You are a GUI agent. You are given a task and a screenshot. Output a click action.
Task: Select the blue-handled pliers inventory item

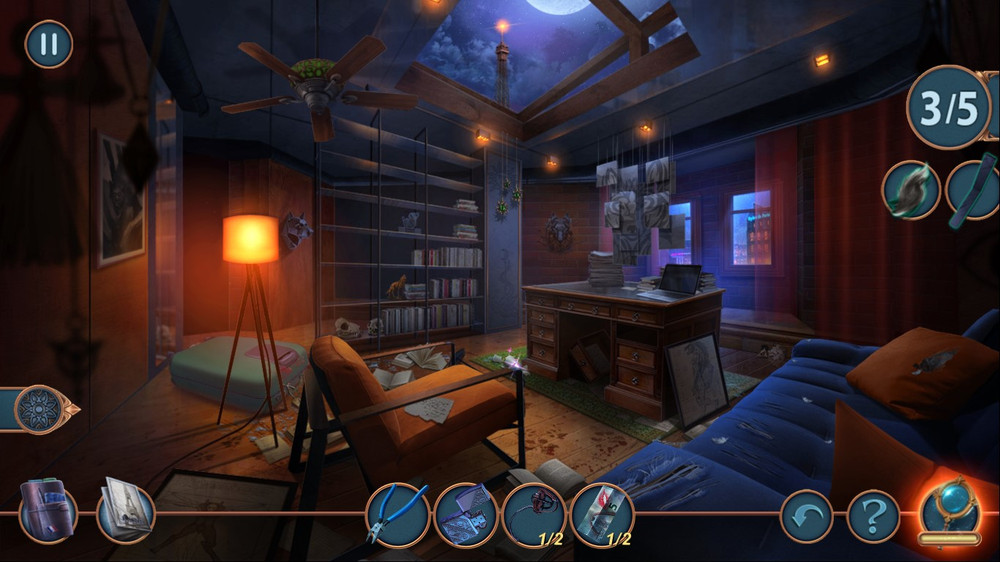point(397,514)
